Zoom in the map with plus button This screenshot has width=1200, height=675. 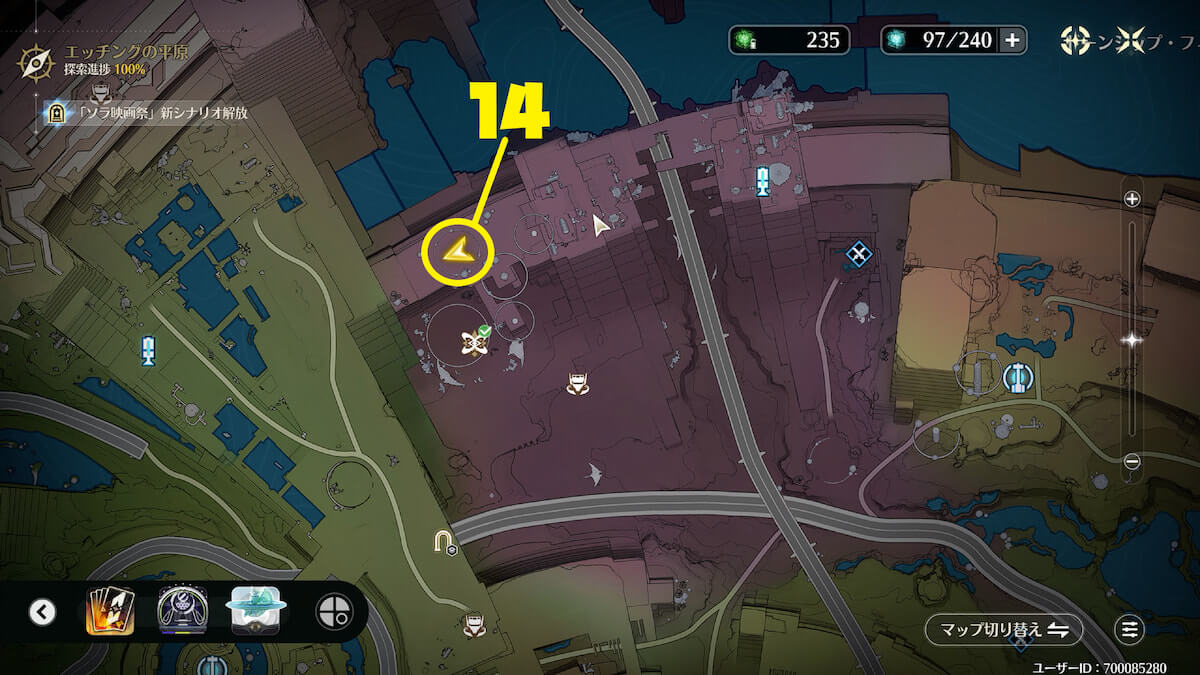(1132, 199)
